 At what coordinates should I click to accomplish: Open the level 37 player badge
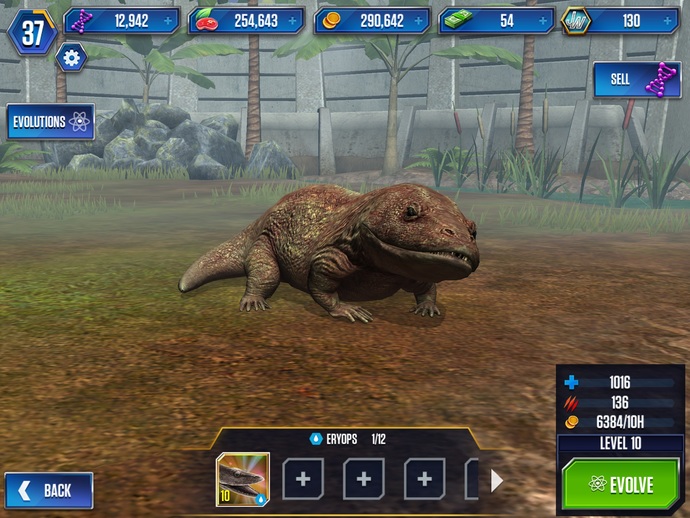32,33
